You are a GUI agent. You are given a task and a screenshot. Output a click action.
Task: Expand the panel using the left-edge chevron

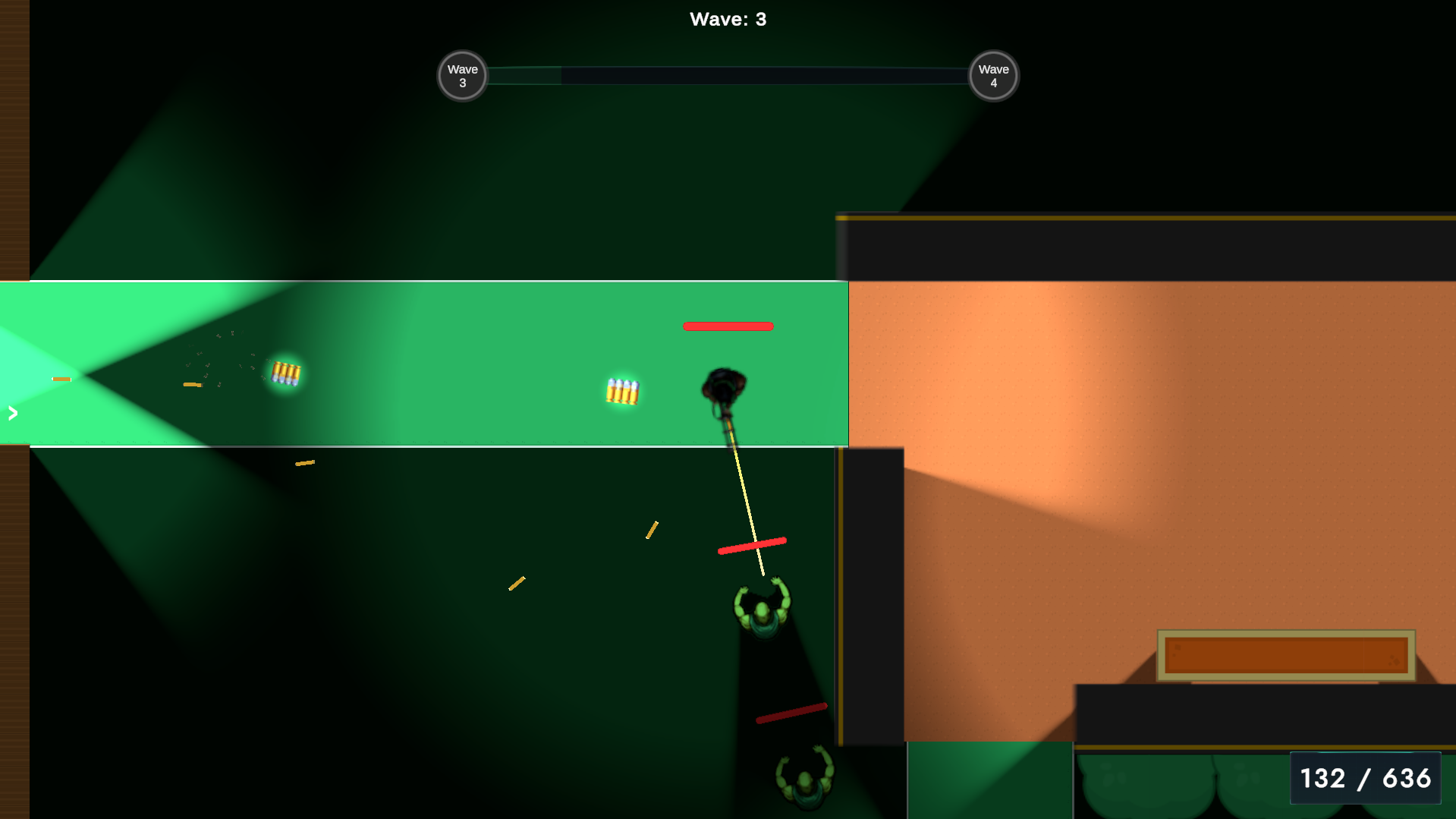point(11,414)
